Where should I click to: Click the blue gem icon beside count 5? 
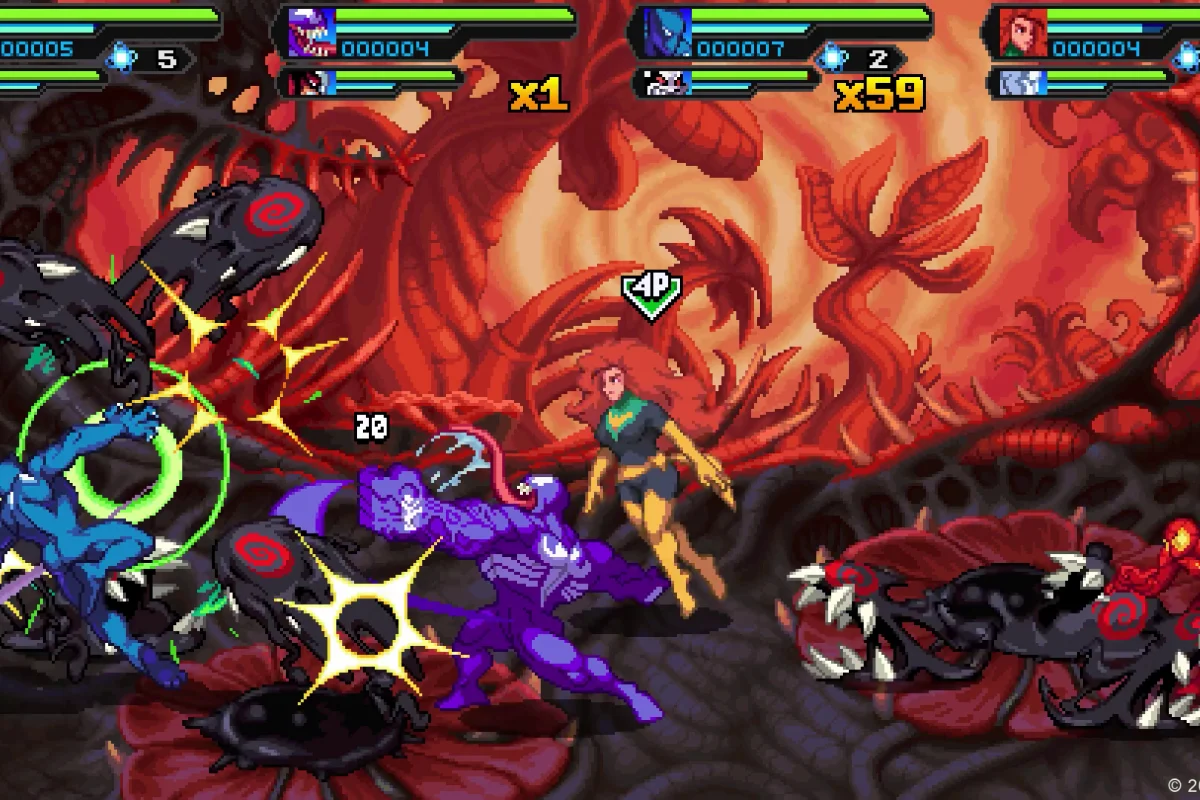(x=123, y=59)
